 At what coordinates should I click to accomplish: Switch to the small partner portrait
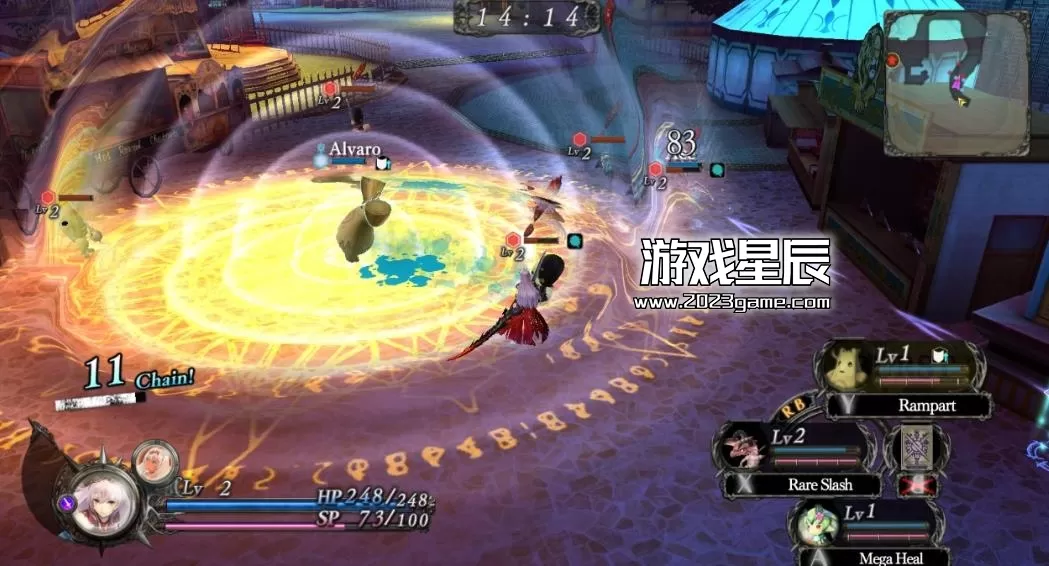pyautogui.click(x=155, y=461)
